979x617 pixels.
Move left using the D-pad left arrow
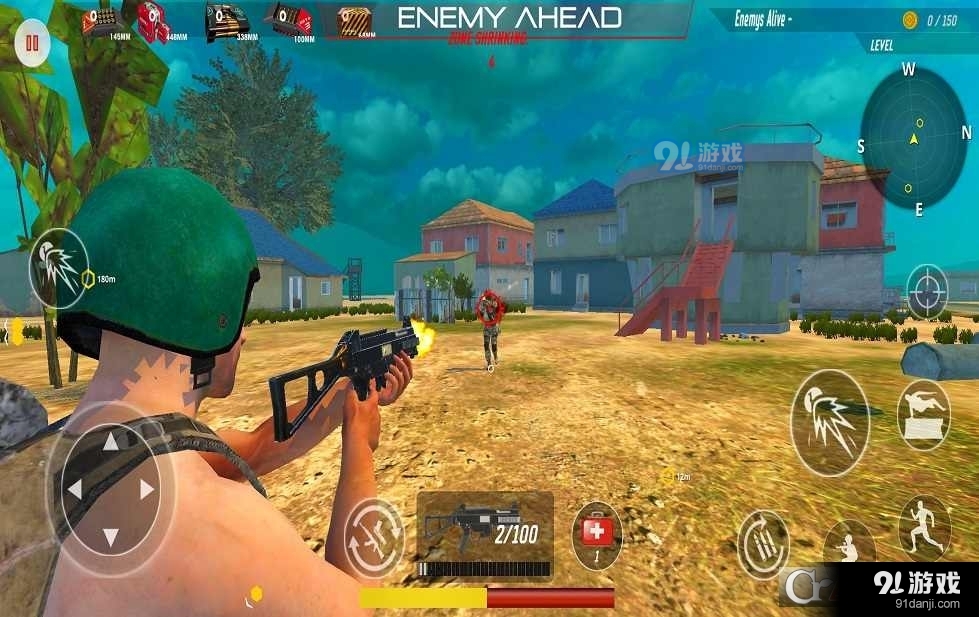(74, 490)
